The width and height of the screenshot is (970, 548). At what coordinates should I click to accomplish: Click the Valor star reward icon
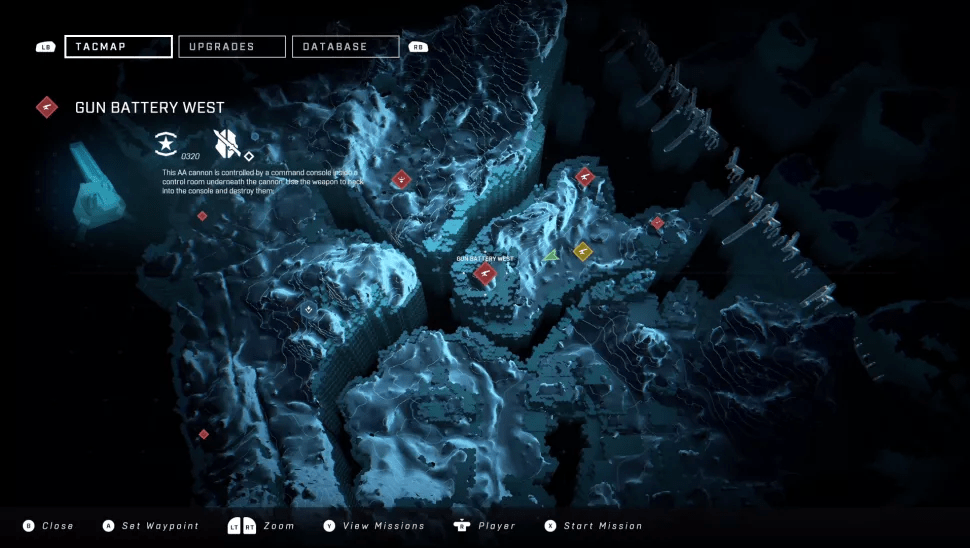(166, 143)
